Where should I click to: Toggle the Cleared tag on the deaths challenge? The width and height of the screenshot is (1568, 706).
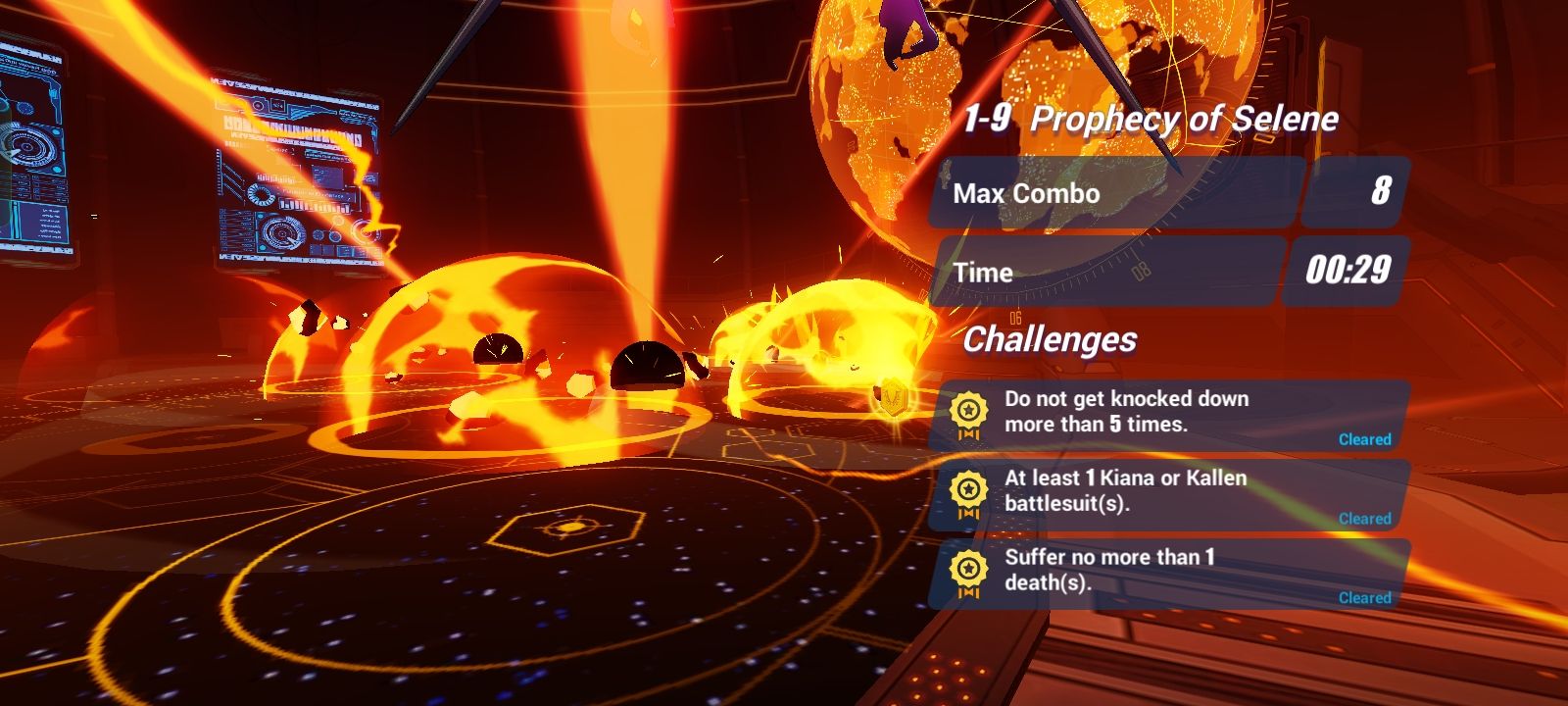pyautogui.click(x=1365, y=595)
